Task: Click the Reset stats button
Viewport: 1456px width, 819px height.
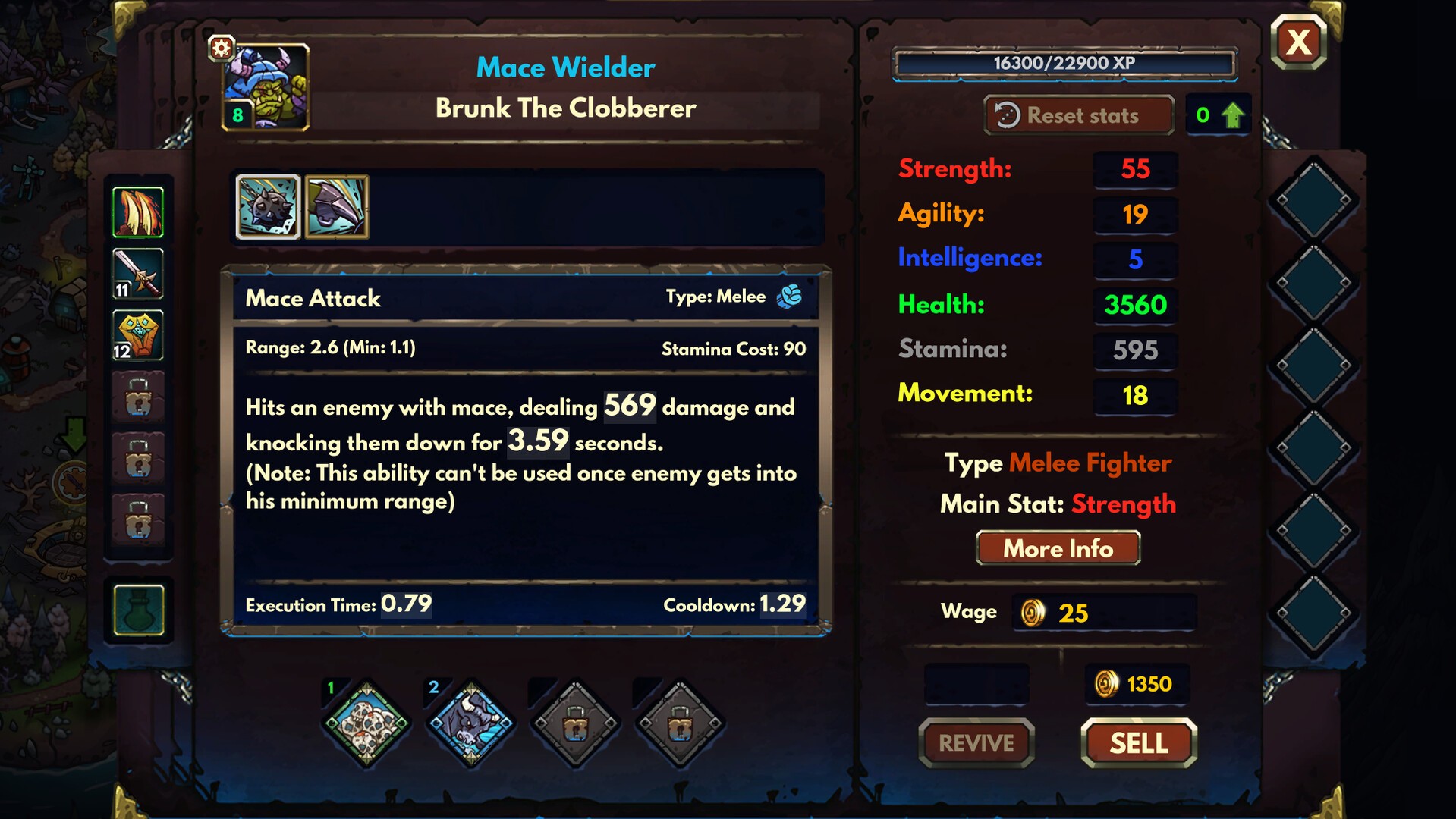Action: (x=1078, y=115)
